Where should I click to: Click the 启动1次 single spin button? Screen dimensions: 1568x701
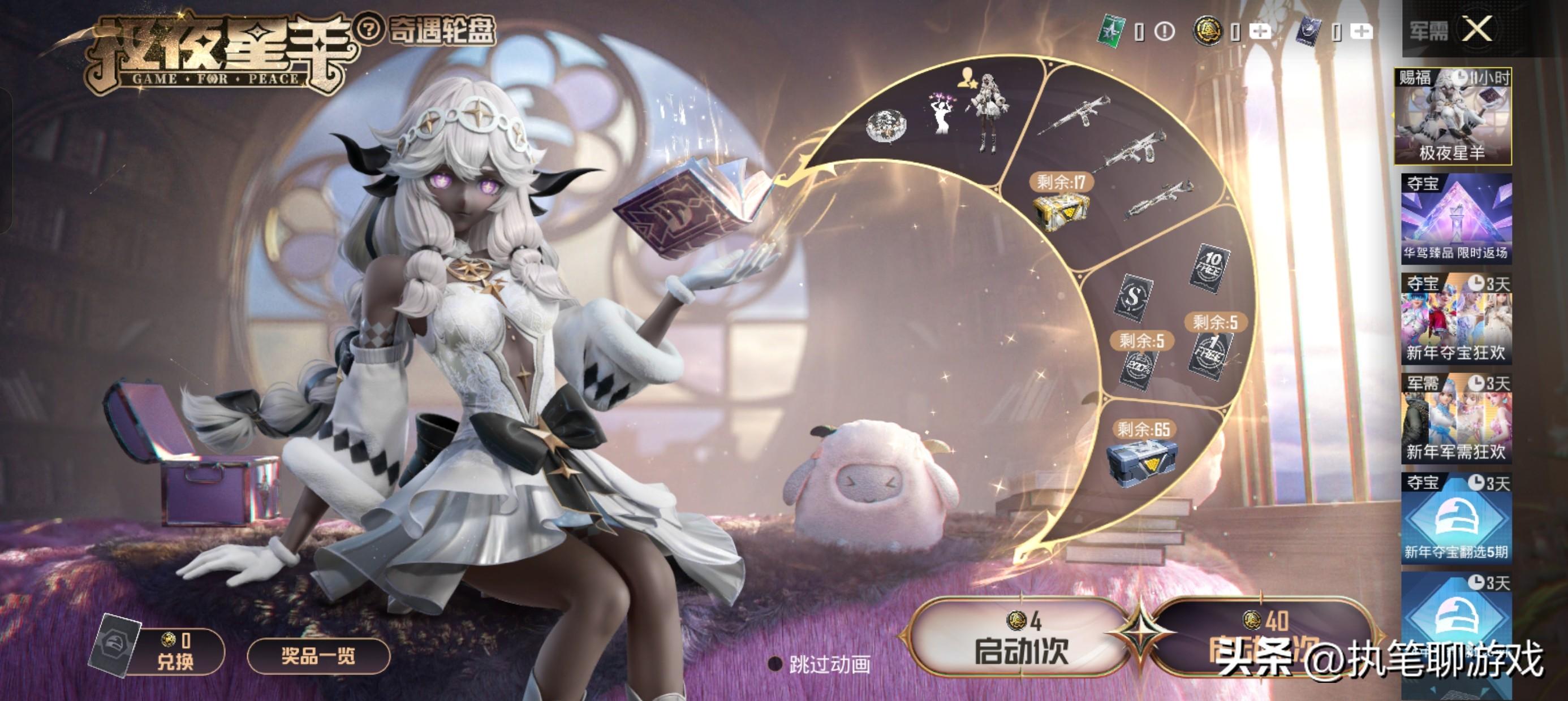coord(1020,638)
